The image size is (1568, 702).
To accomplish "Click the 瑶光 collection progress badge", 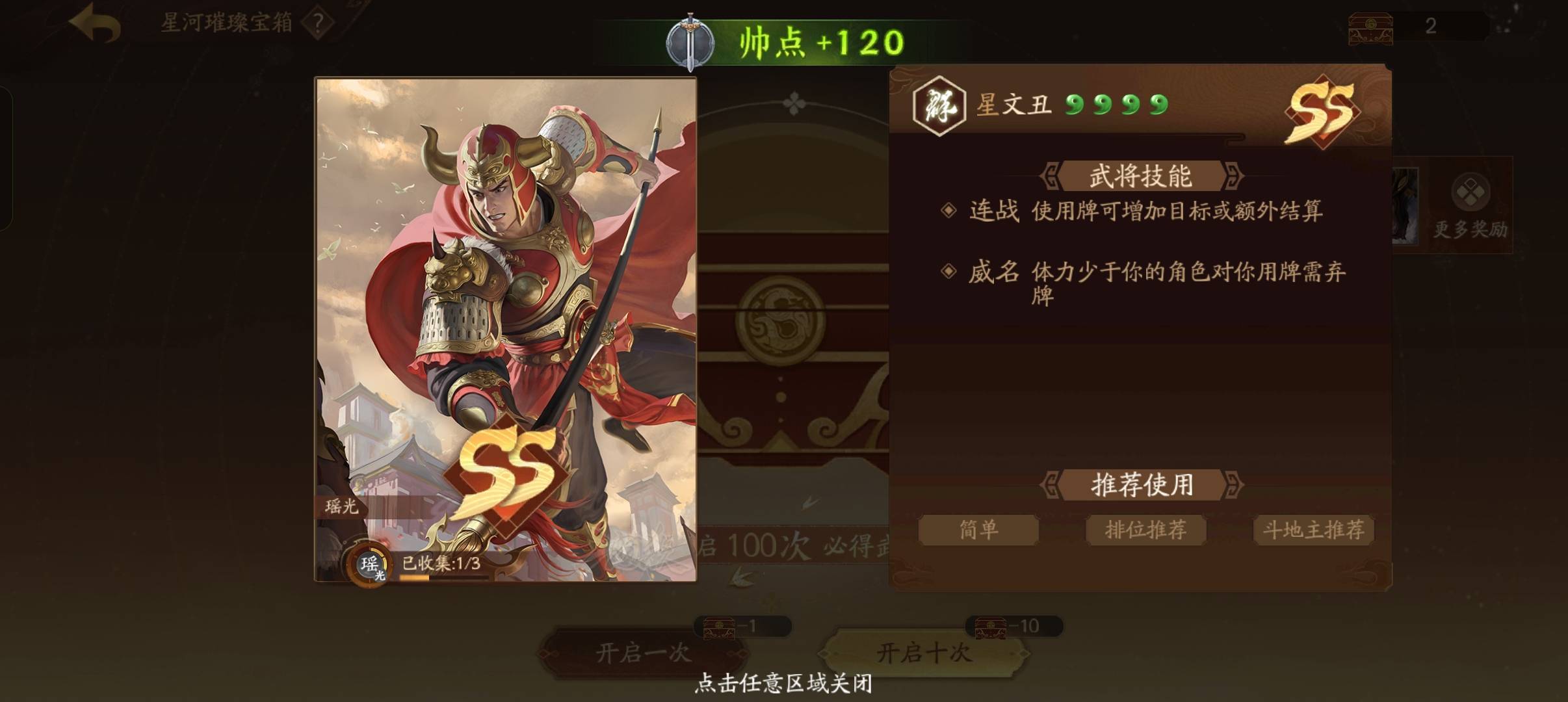I will [x=370, y=564].
